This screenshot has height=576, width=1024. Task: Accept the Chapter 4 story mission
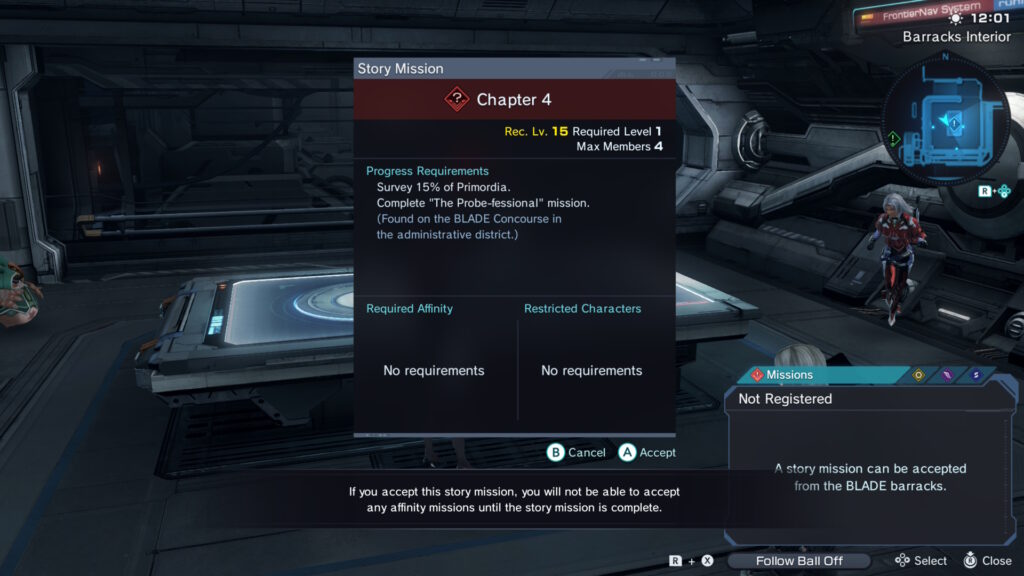647,453
